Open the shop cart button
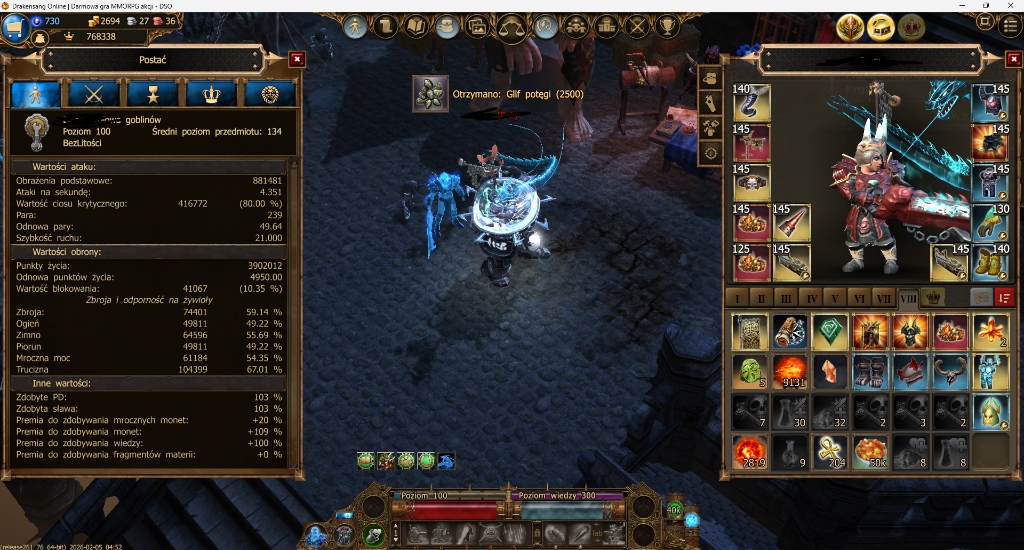This screenshot has width=1024, height=550. point(14,27)
